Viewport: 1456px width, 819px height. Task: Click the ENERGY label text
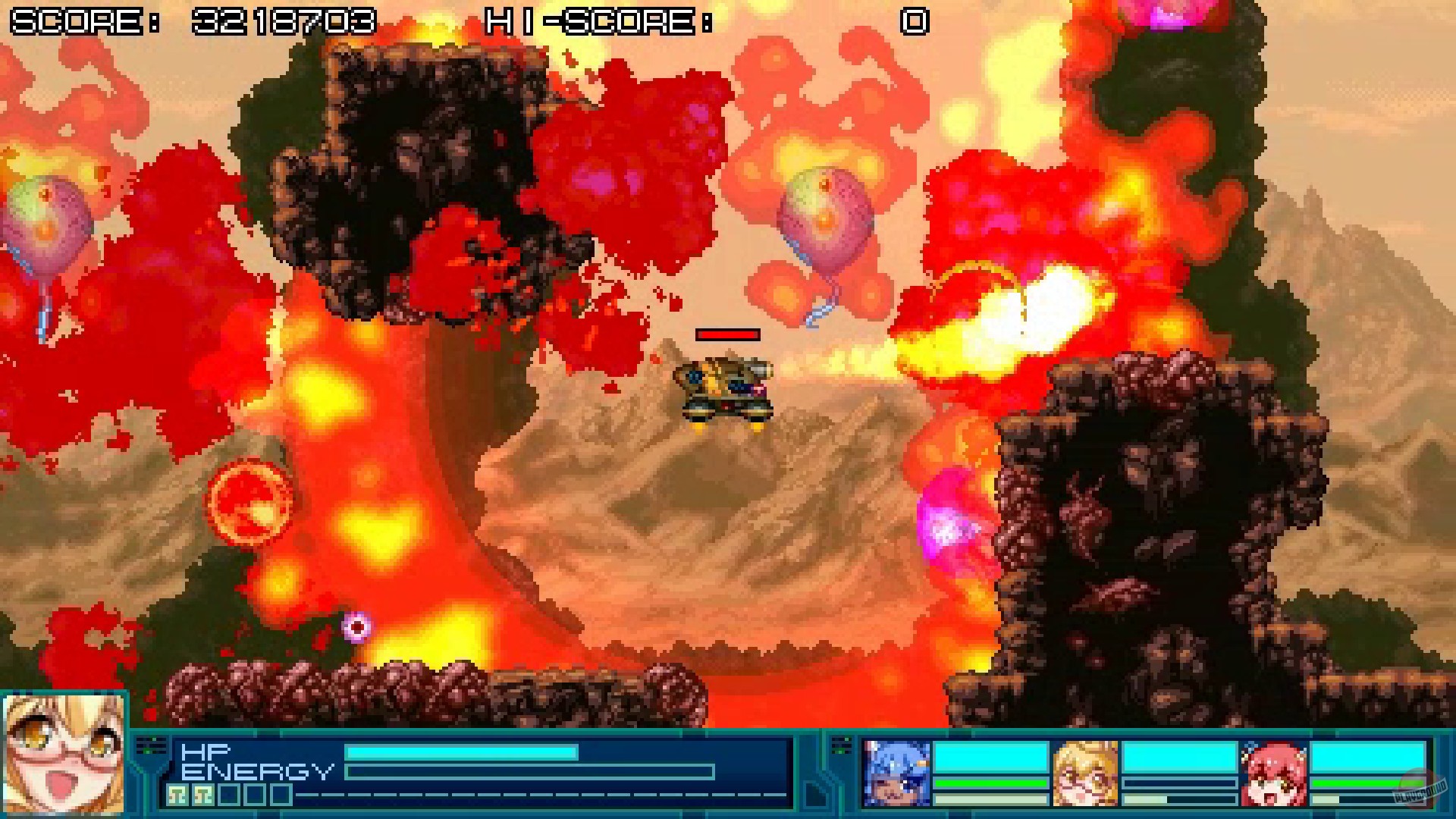pyautogui.click(x=258, y=770)
